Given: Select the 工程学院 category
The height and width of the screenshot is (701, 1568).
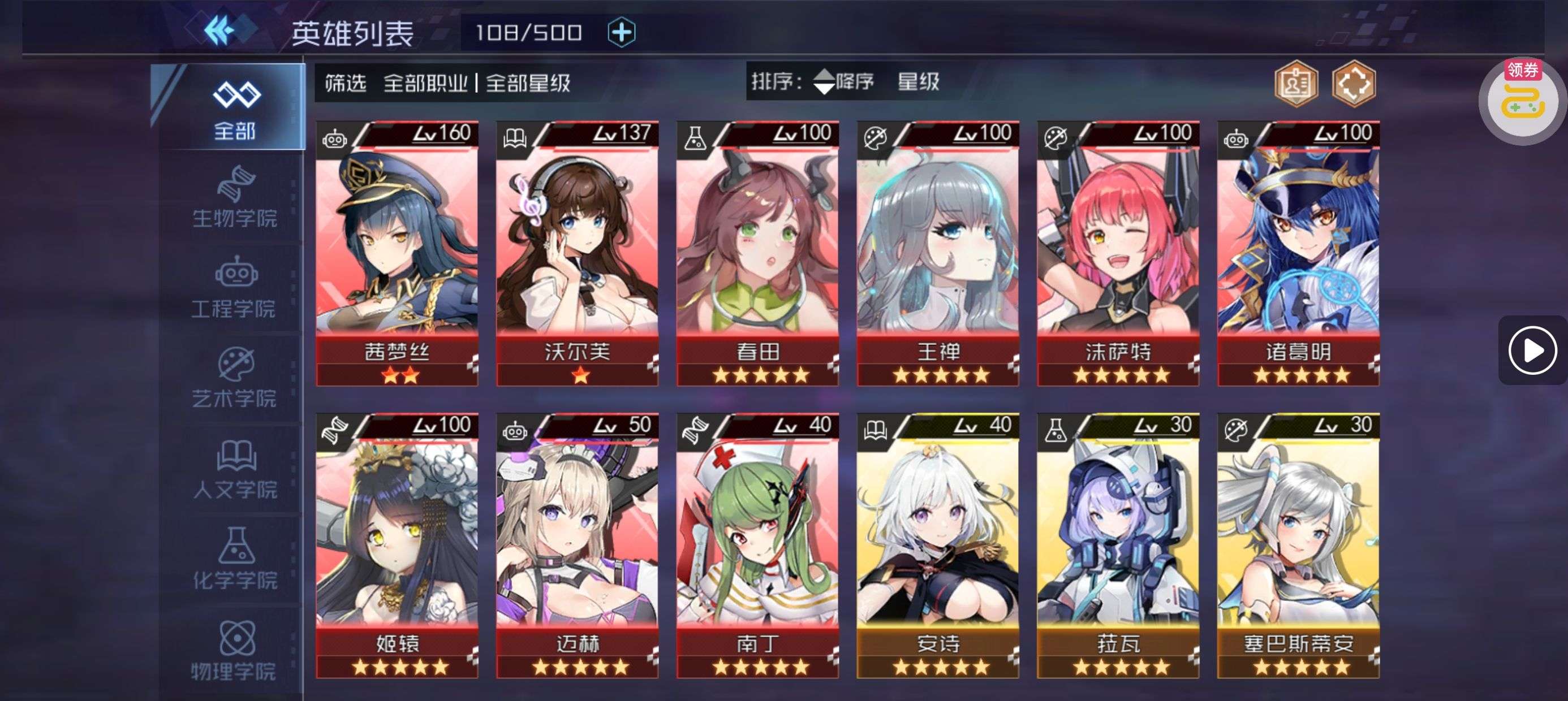Looking at the screenshot, I should (234, 288).
